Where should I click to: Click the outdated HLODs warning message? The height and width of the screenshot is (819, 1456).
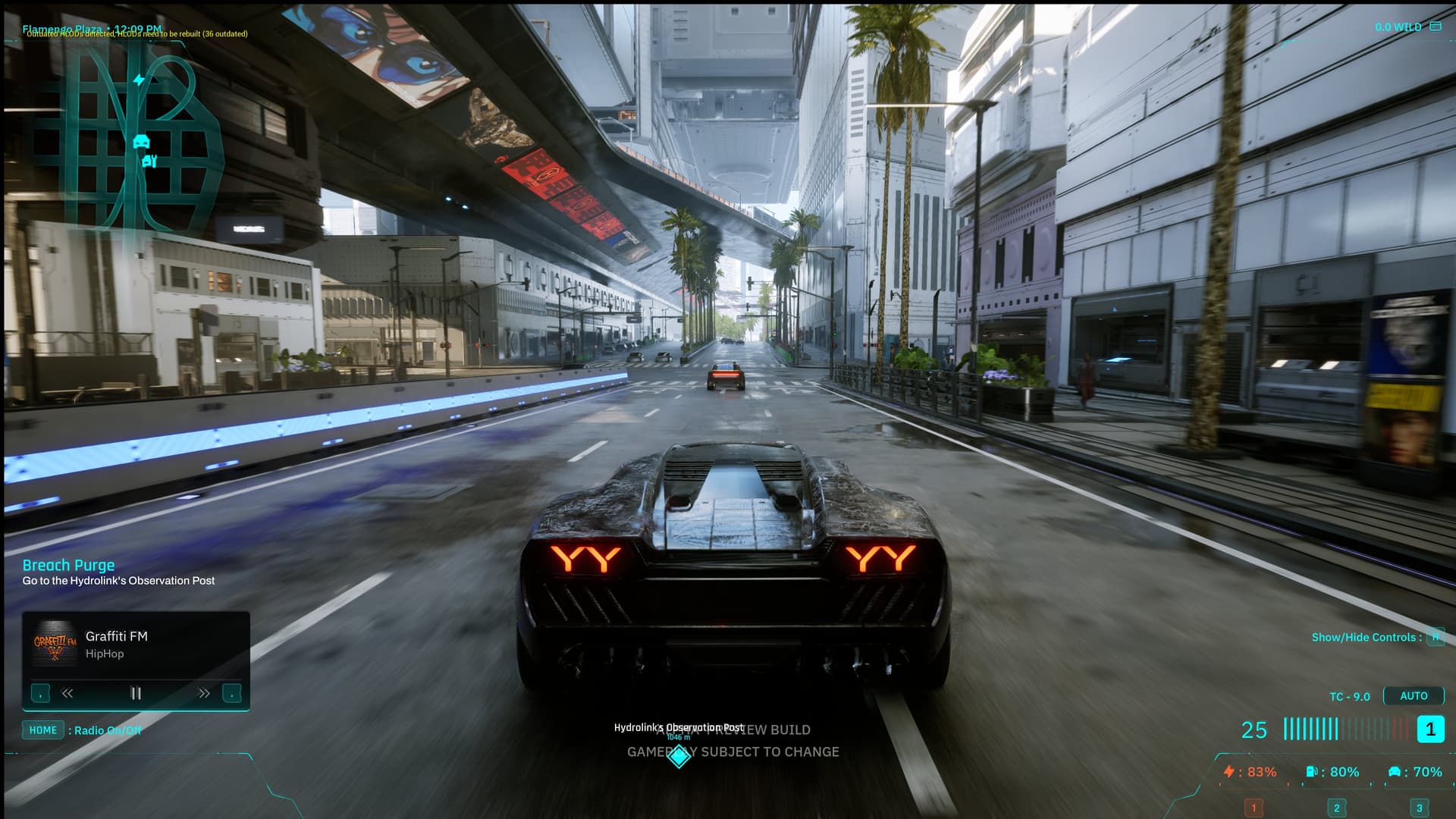(133, 34)
